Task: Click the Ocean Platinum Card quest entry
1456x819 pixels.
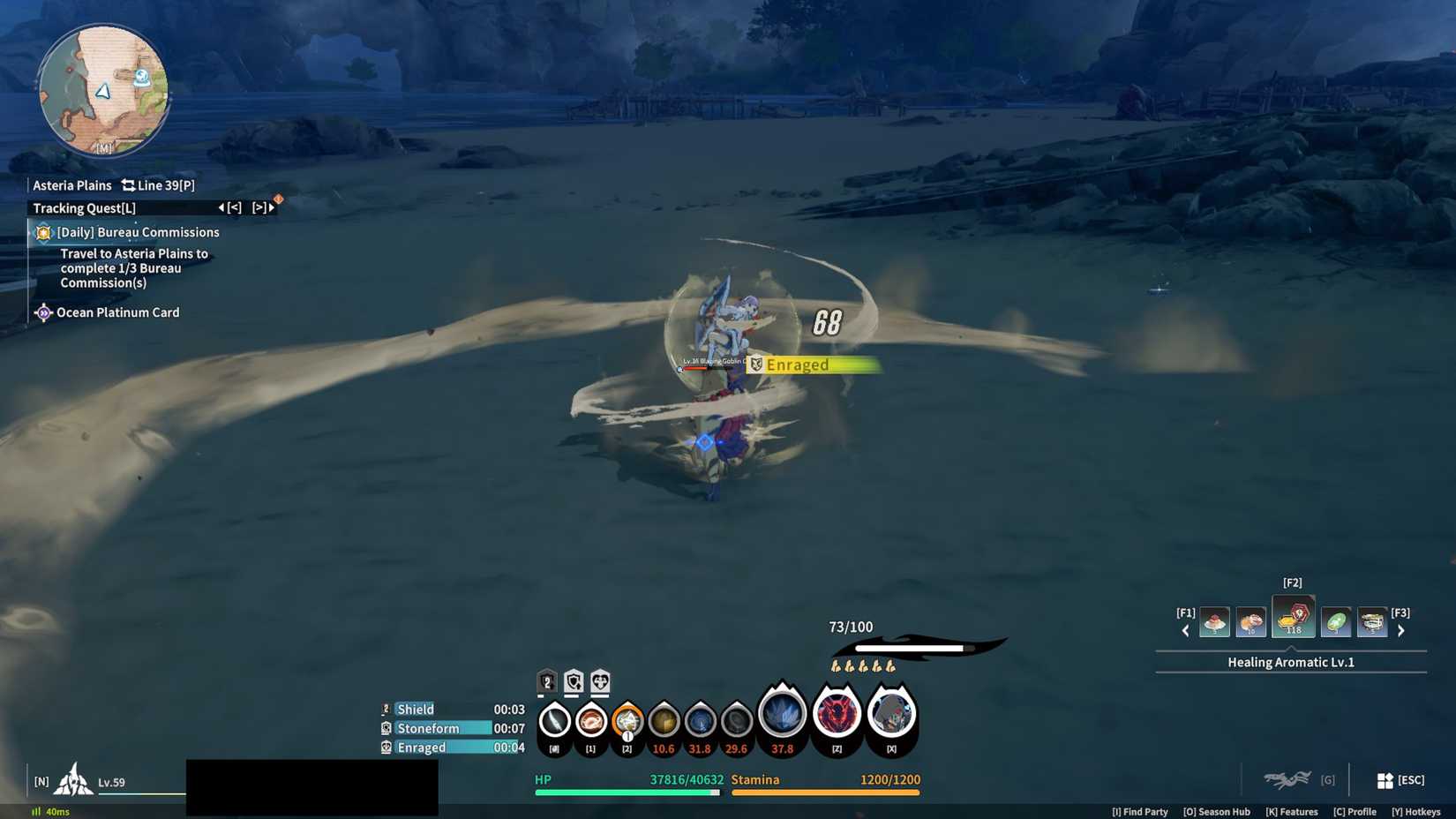Action: [117, 312]
